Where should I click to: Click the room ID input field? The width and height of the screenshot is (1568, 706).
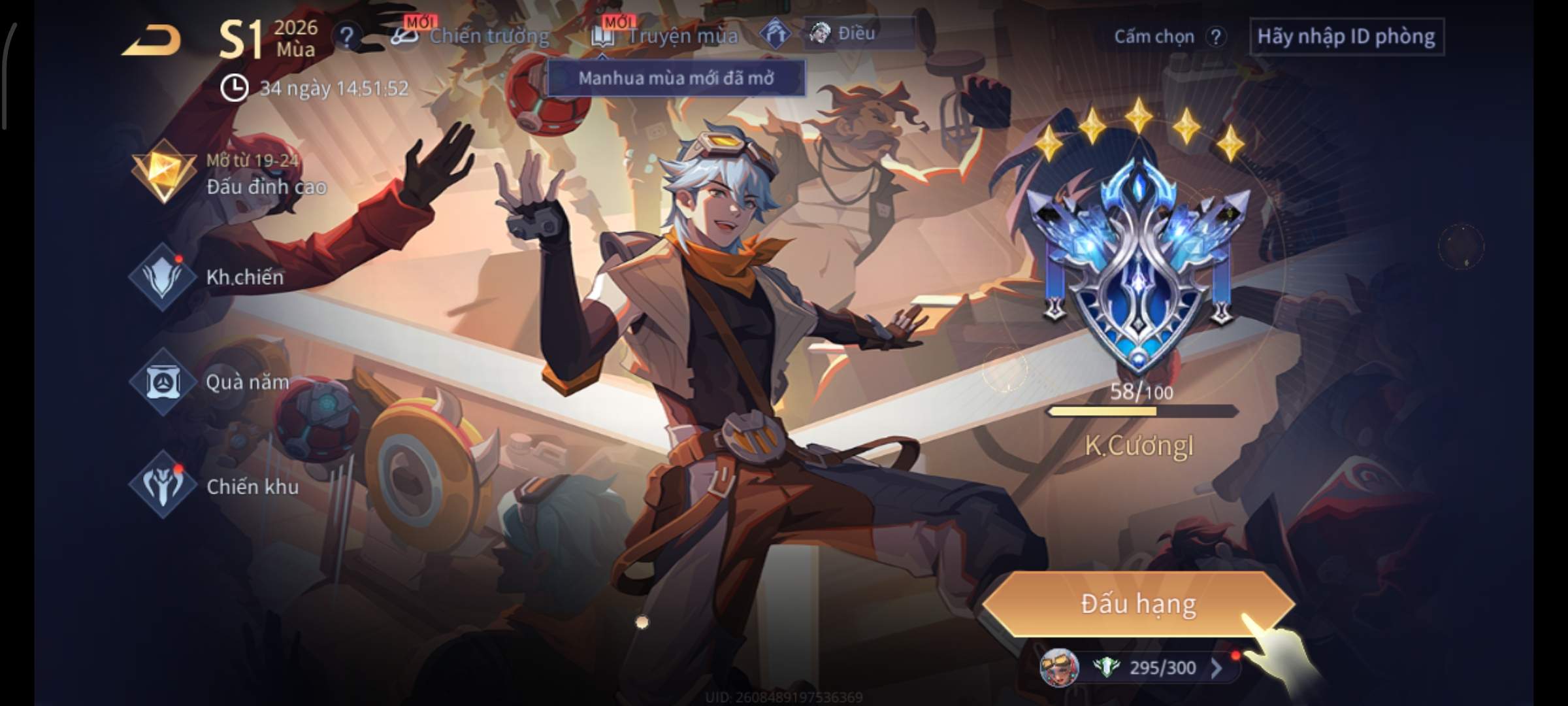tap(1346, 37)
